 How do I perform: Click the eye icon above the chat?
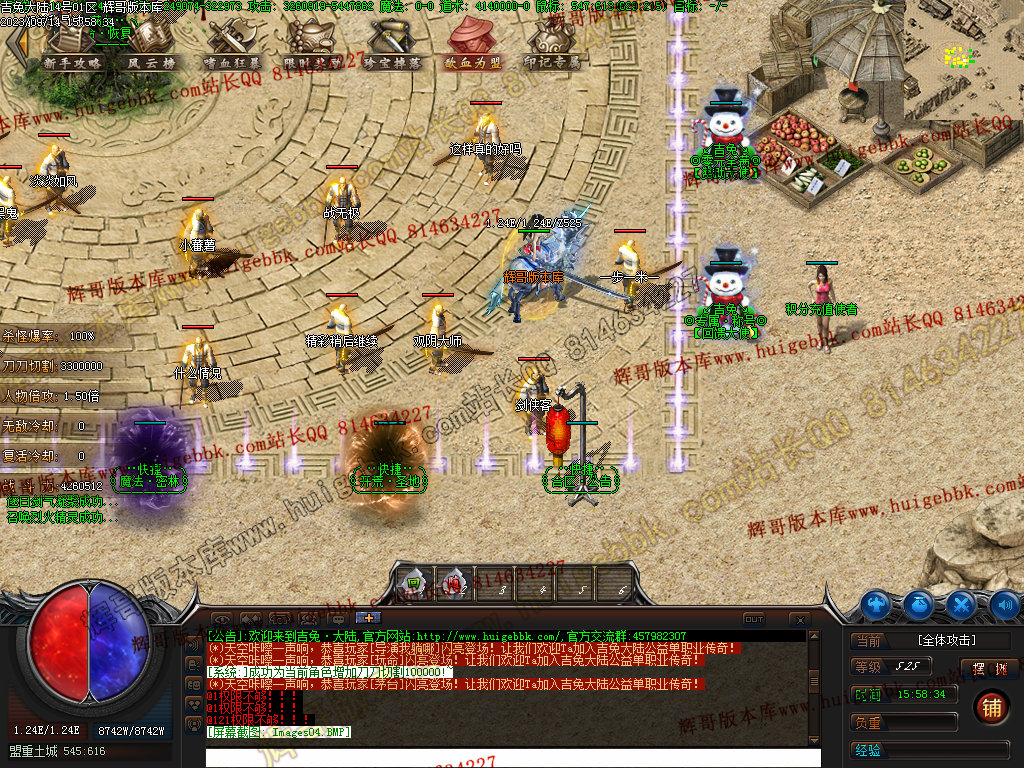pyautogui.click(x=222, y=619)
